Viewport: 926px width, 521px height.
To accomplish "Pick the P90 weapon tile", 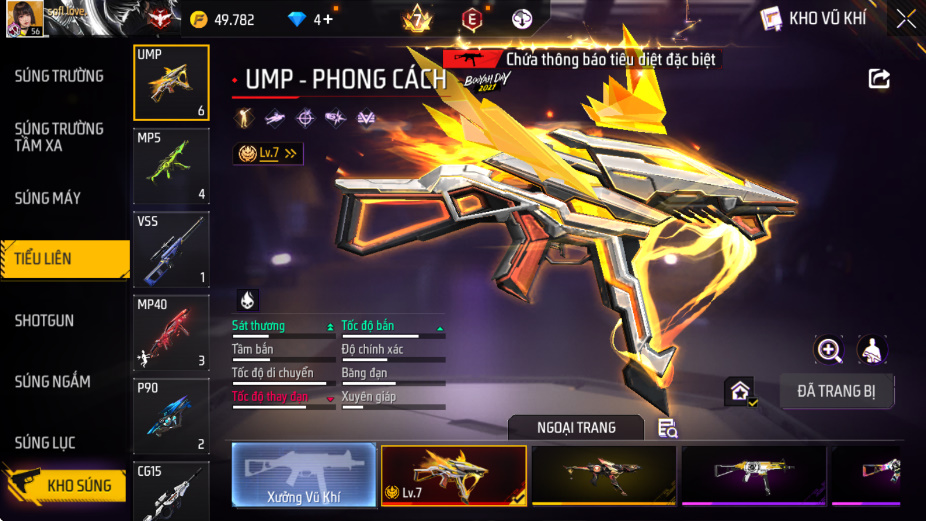I will click(171, 415).
